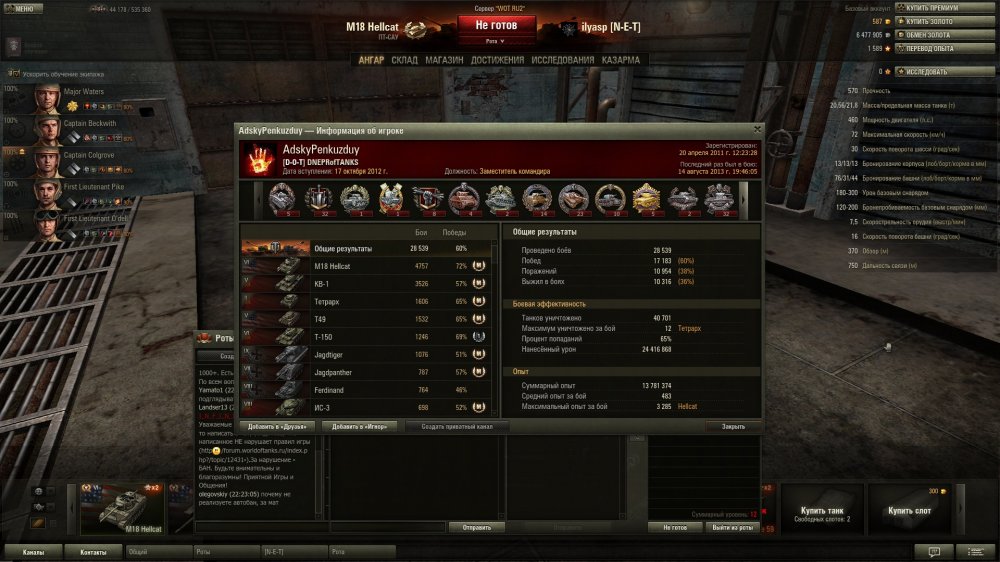Switch to the КАЗАРМА tab
Image resolution: width=1000 pixels, height=562 pixels.
pyautogui.click(x=621, y=60)
